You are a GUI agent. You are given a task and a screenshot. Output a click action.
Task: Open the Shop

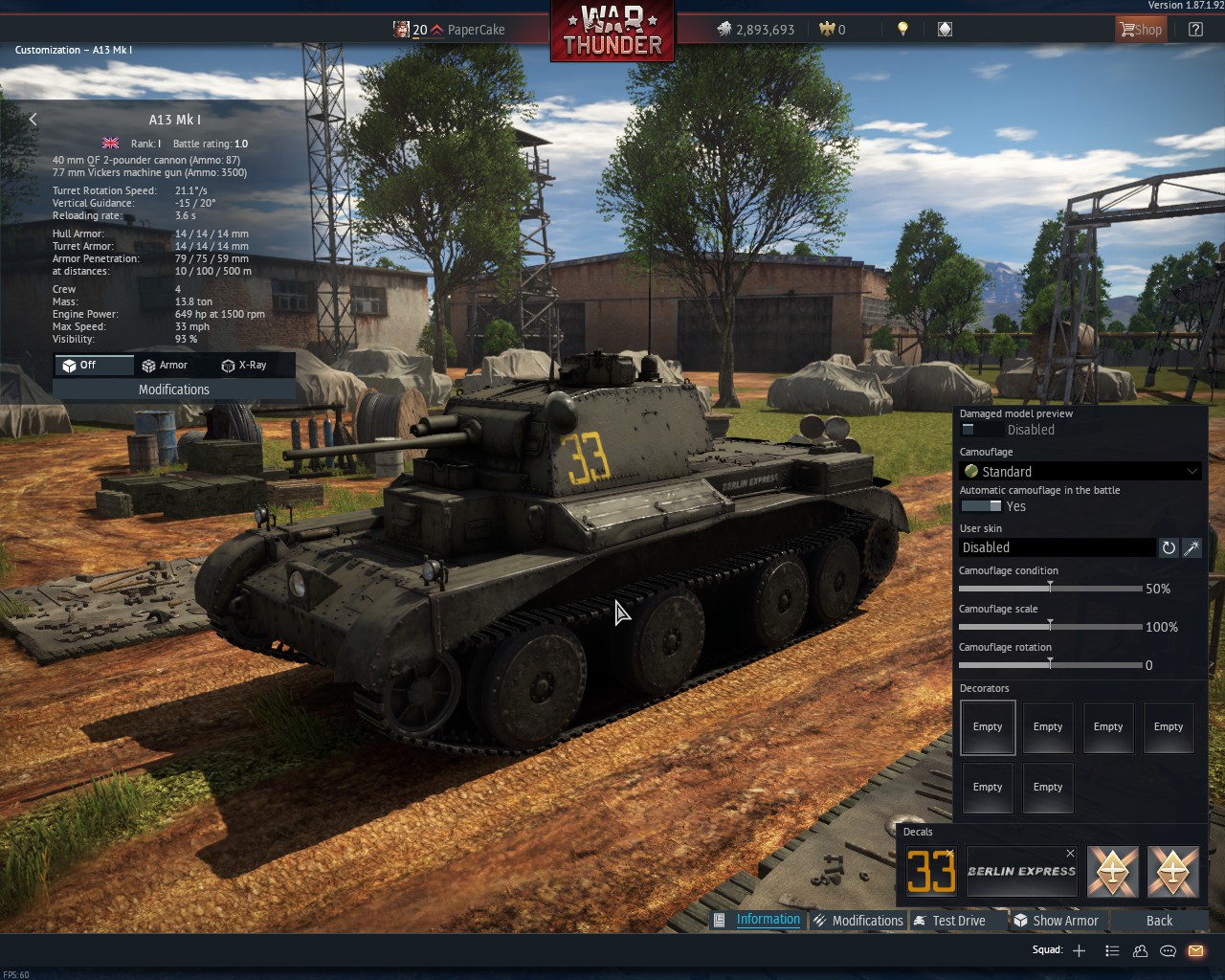(x=1140, y=30)
